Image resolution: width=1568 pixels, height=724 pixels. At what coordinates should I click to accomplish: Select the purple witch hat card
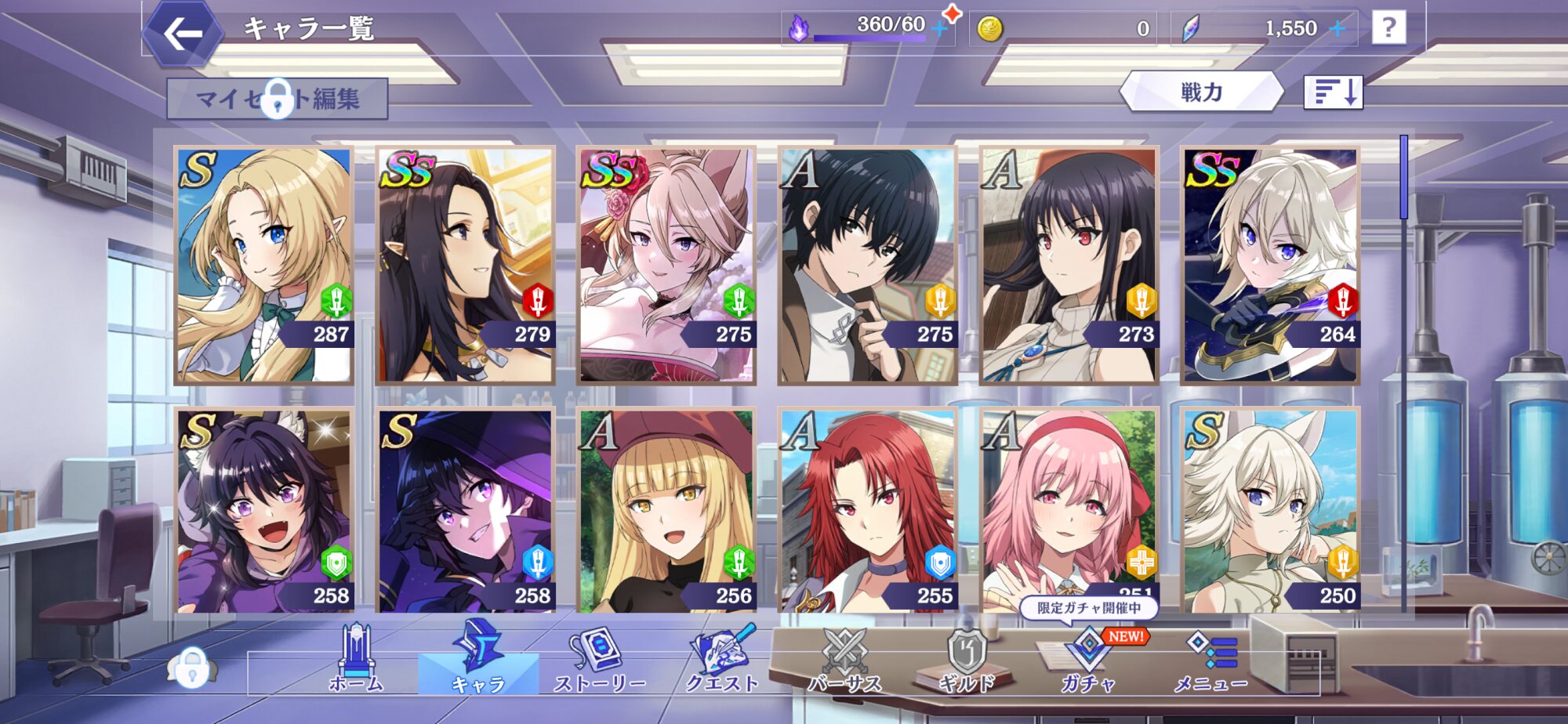click(465, 511)
